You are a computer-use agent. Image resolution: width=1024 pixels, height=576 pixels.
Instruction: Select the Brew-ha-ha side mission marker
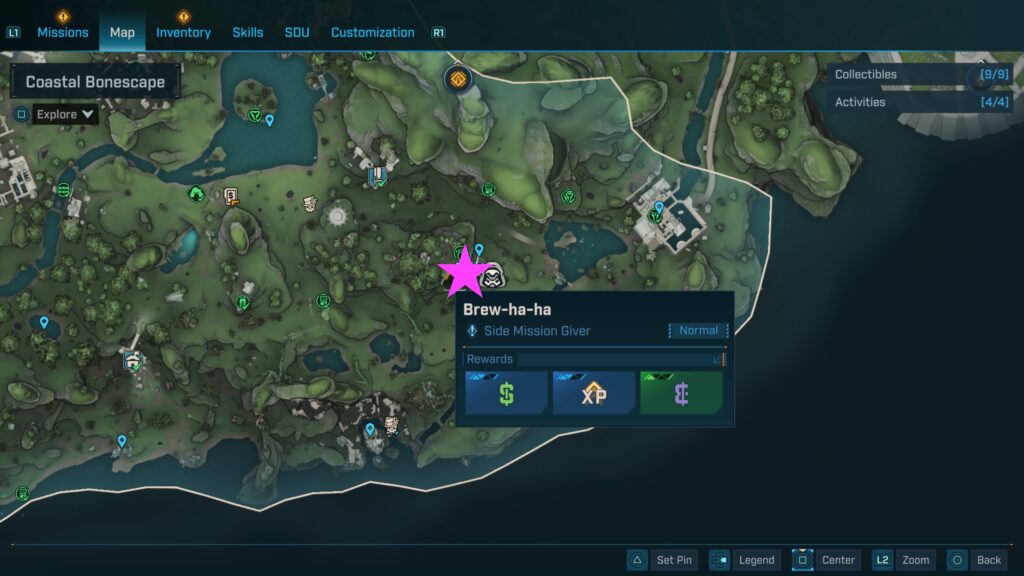click(491, 278)
